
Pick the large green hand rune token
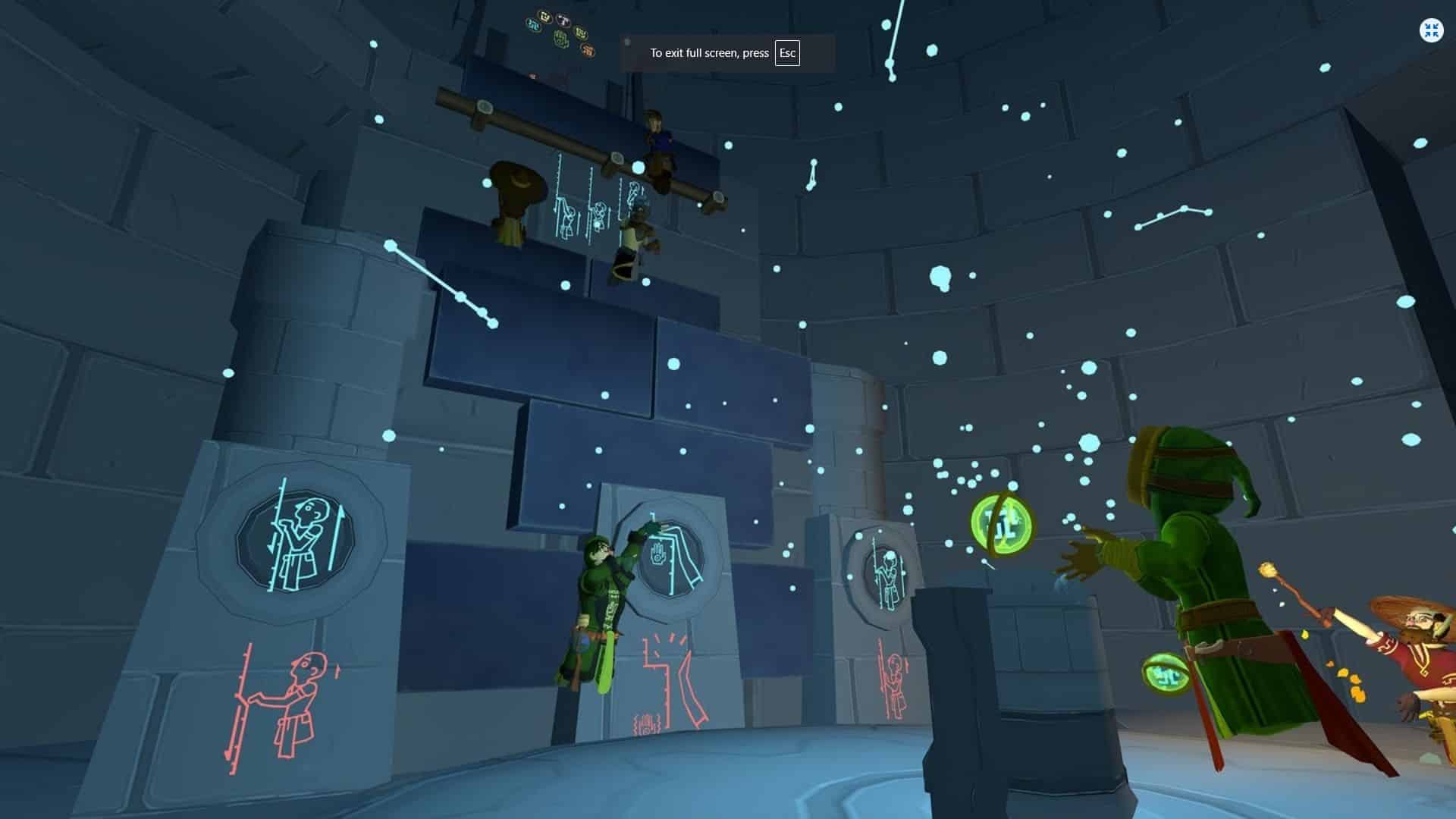(560, 39)
